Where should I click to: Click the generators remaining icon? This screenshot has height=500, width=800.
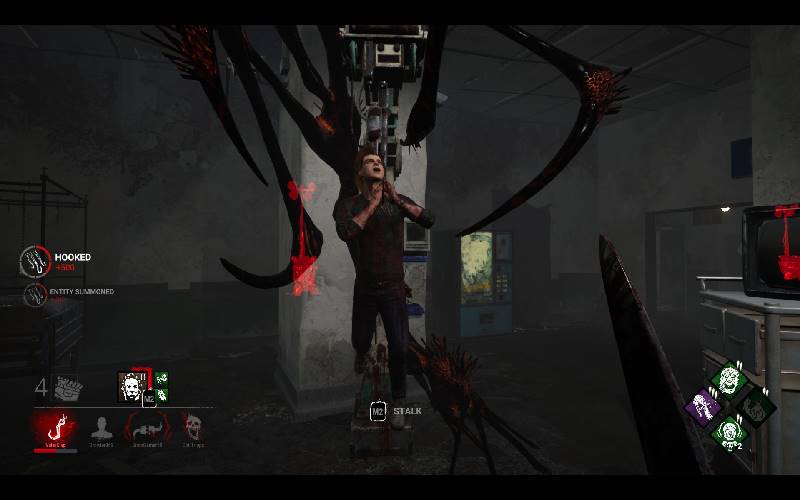66,387
